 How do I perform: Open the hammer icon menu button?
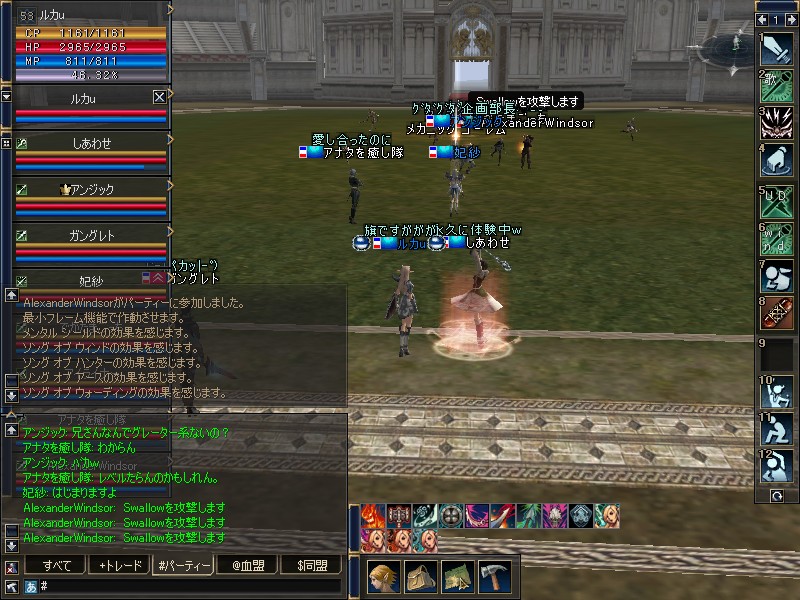point(494,577)
